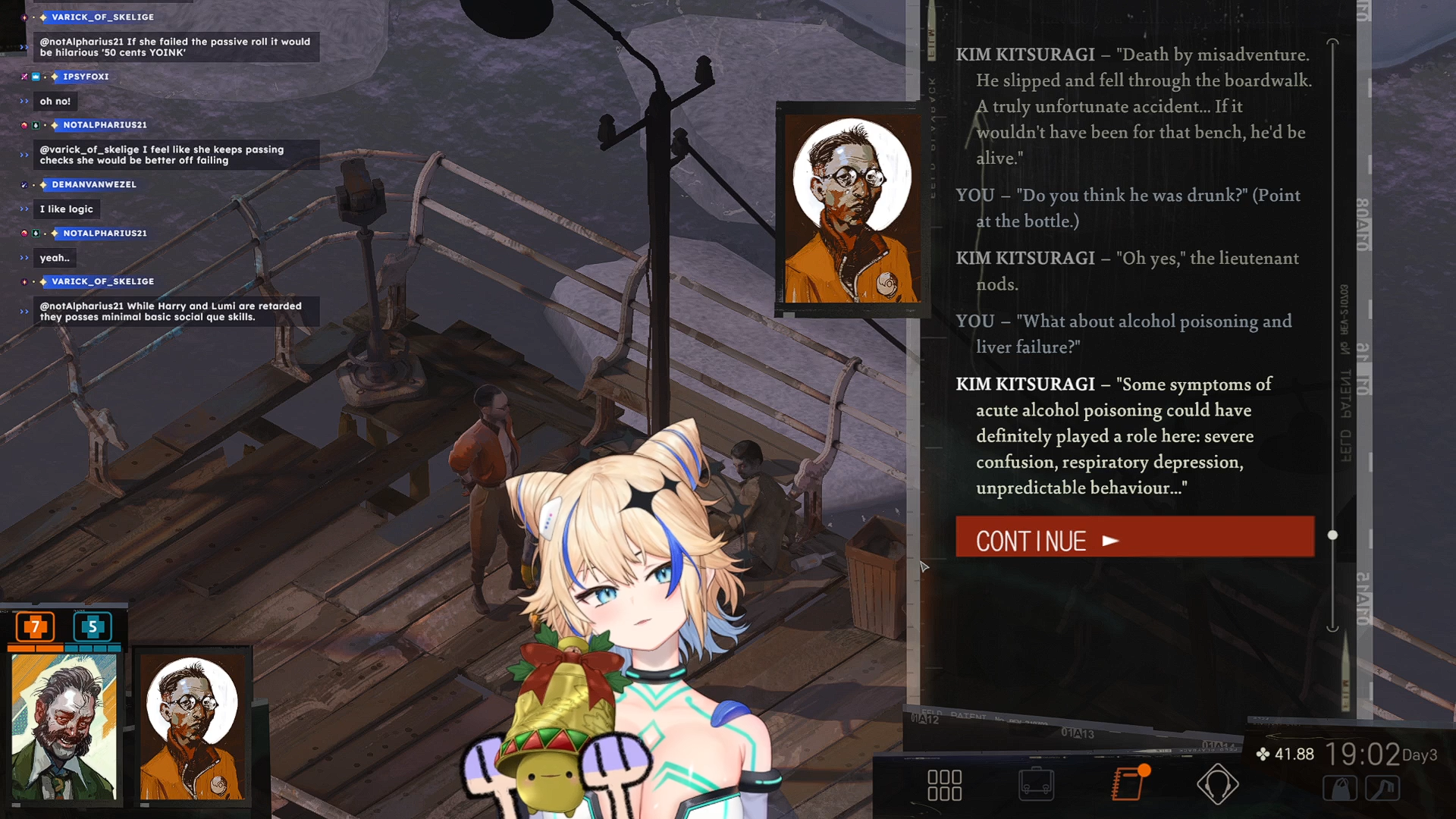Viewport: 1456px width, 819px height.
Task: Click chat username IPSYFOXI
Action: click(86, 77)
